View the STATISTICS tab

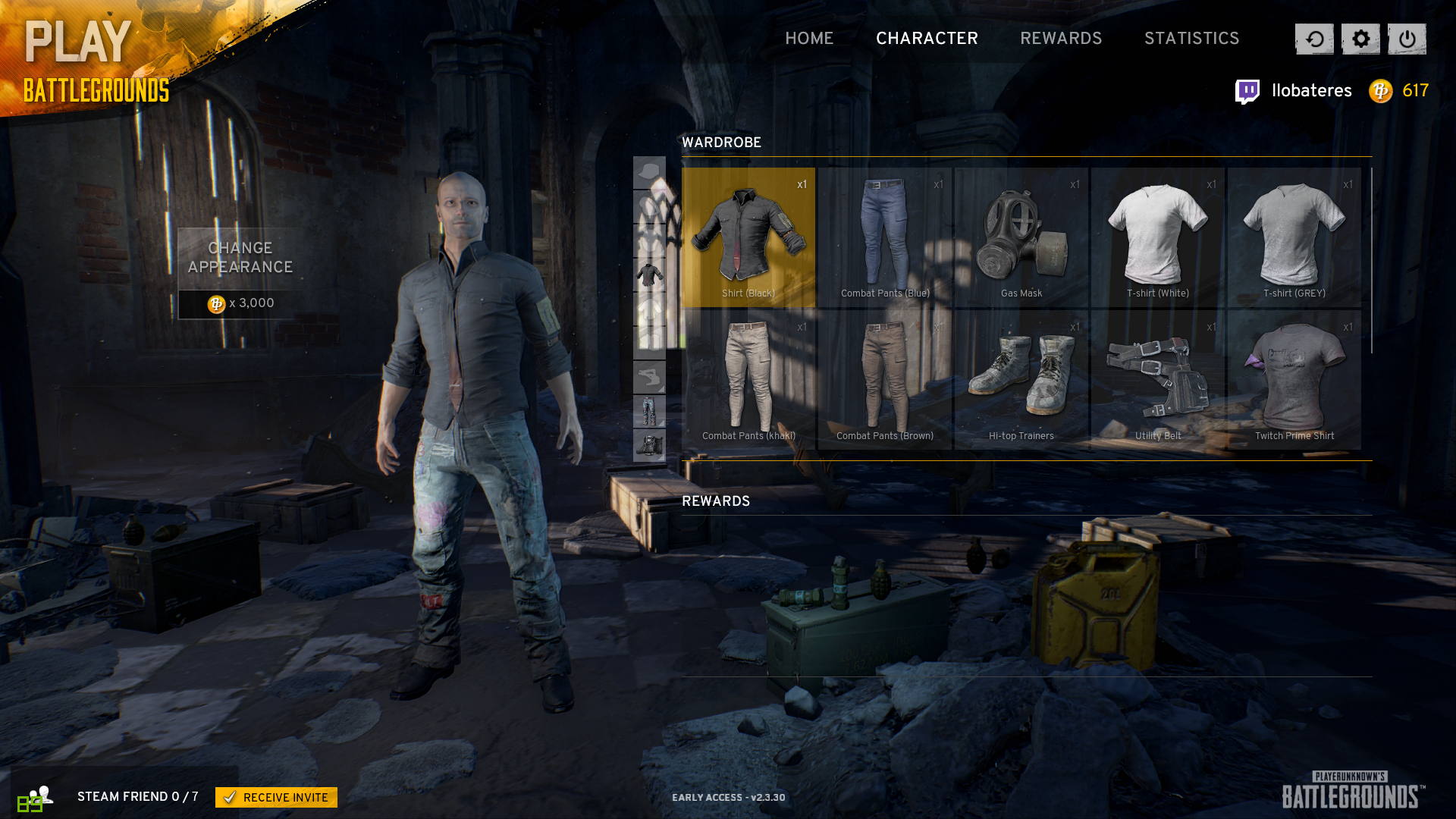click(1191, 39)
